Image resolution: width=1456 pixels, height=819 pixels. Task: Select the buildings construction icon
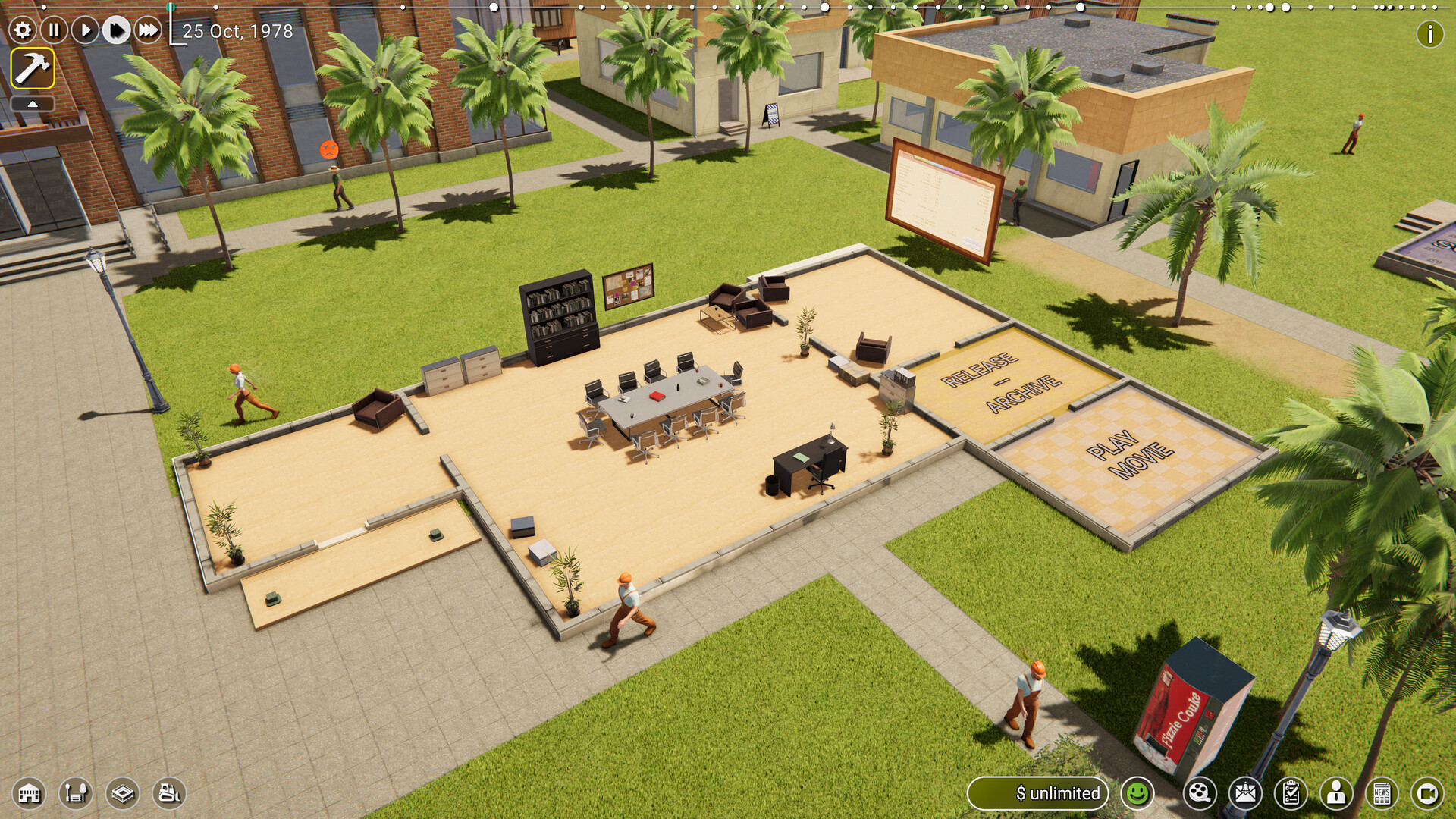(x=30, y=794)
